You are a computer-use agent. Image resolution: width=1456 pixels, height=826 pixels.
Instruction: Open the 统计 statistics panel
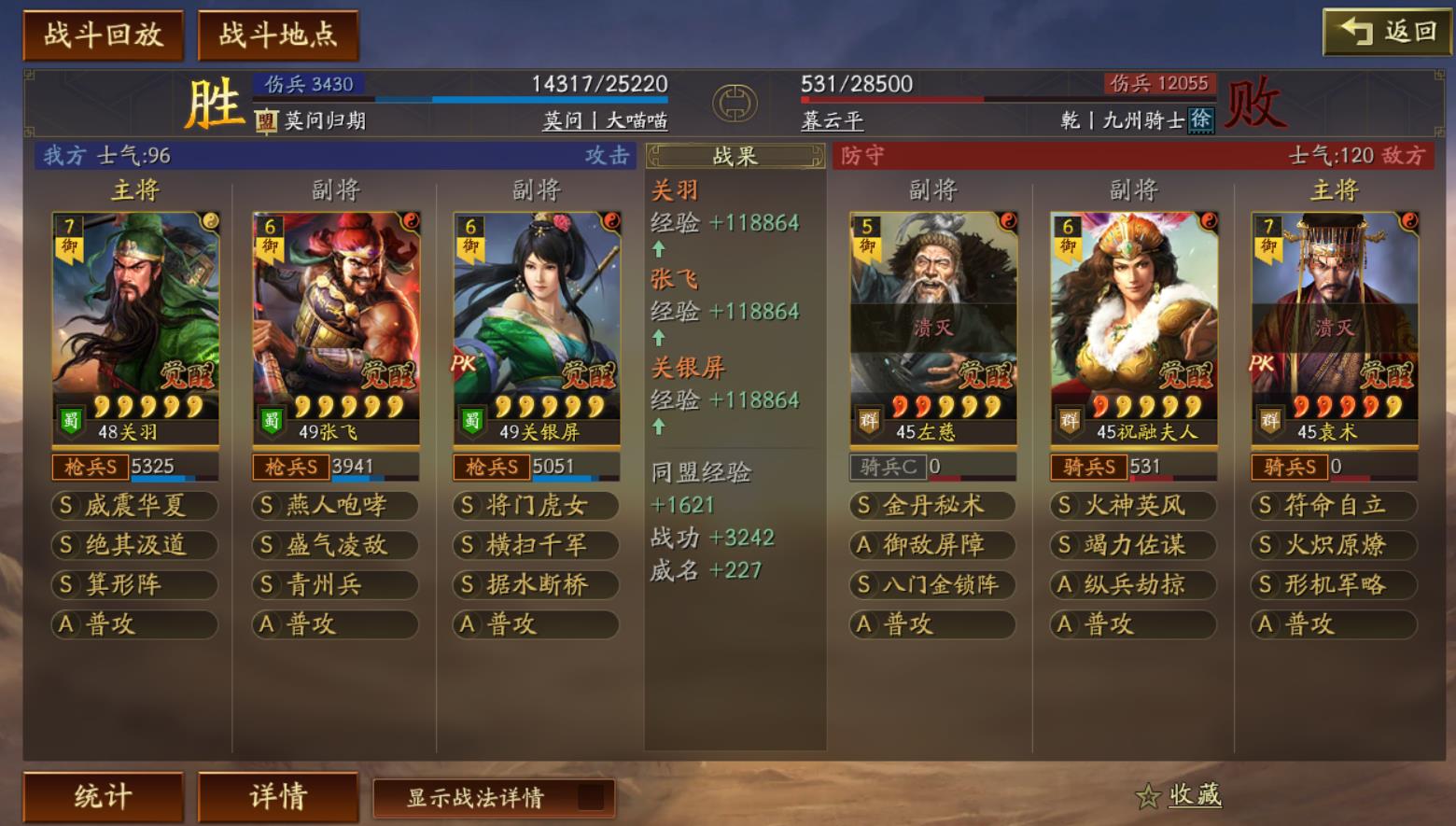(x=103, y=796)
